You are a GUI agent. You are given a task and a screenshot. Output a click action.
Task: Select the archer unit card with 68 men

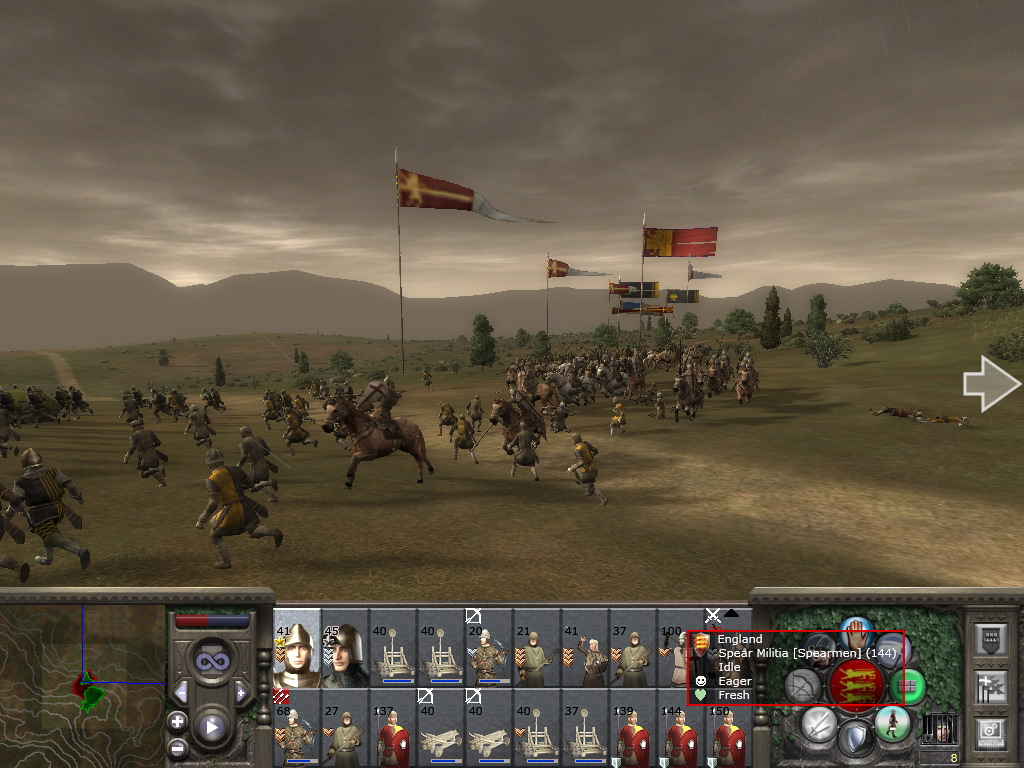pyautogui.click(x=296, y=728)
